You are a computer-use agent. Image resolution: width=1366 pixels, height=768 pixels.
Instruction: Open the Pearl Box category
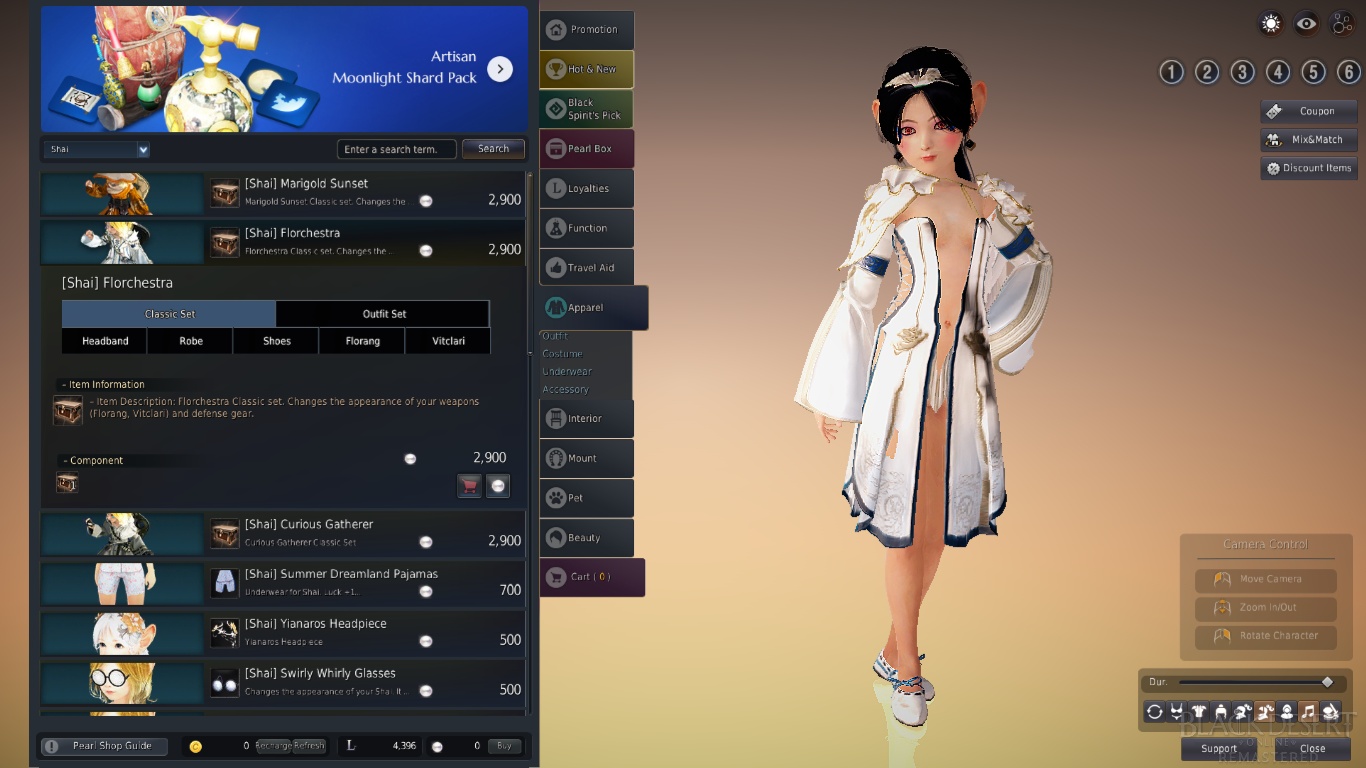[x=586, y=148]
